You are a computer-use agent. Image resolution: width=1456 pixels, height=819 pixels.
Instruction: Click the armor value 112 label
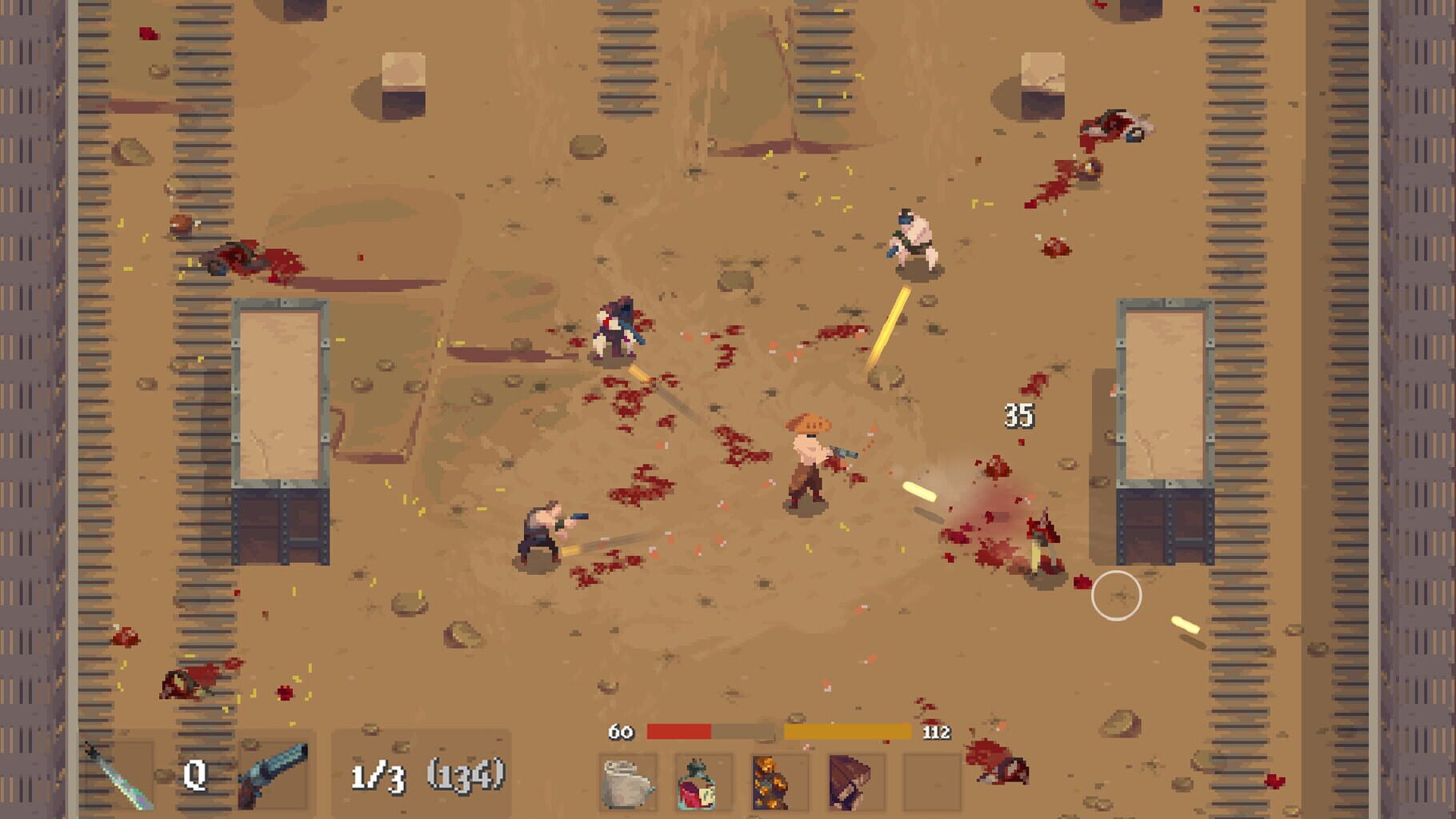(938, 730)
